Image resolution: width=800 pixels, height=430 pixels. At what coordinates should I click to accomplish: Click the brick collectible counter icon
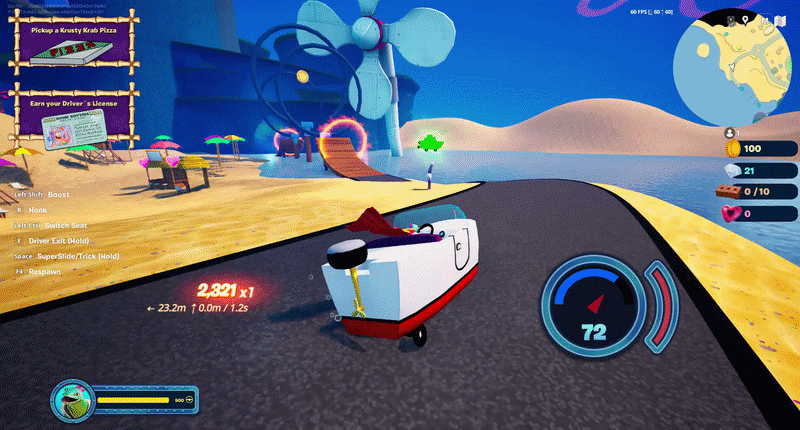[x=731, y=192]
